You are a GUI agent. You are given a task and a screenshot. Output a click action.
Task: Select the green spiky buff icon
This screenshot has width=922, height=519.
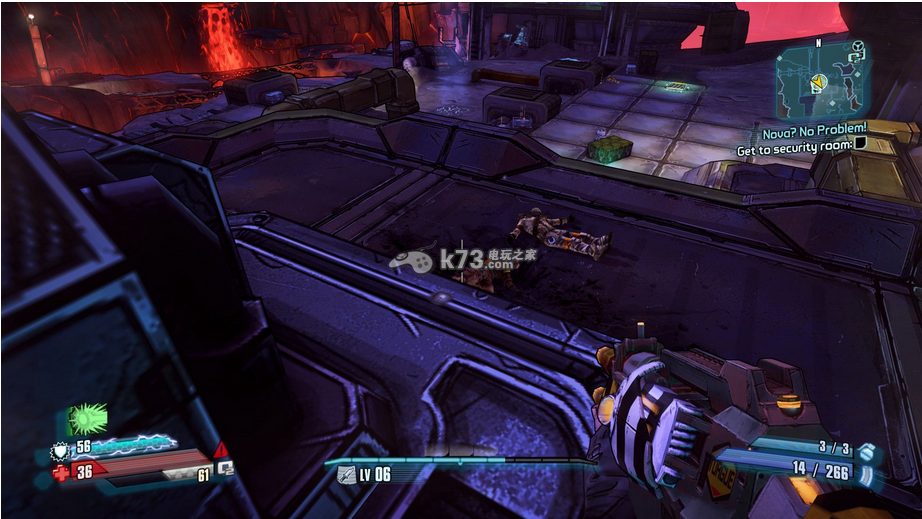click(x=87, y=419)
